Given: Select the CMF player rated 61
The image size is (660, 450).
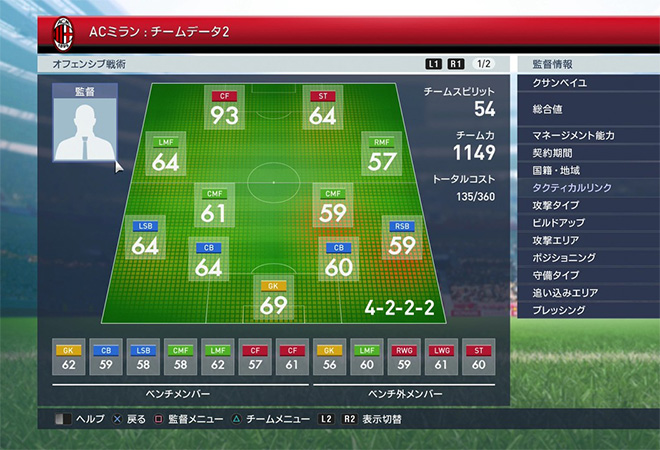Looking at the screenshot, I should [x=214, y=206].
